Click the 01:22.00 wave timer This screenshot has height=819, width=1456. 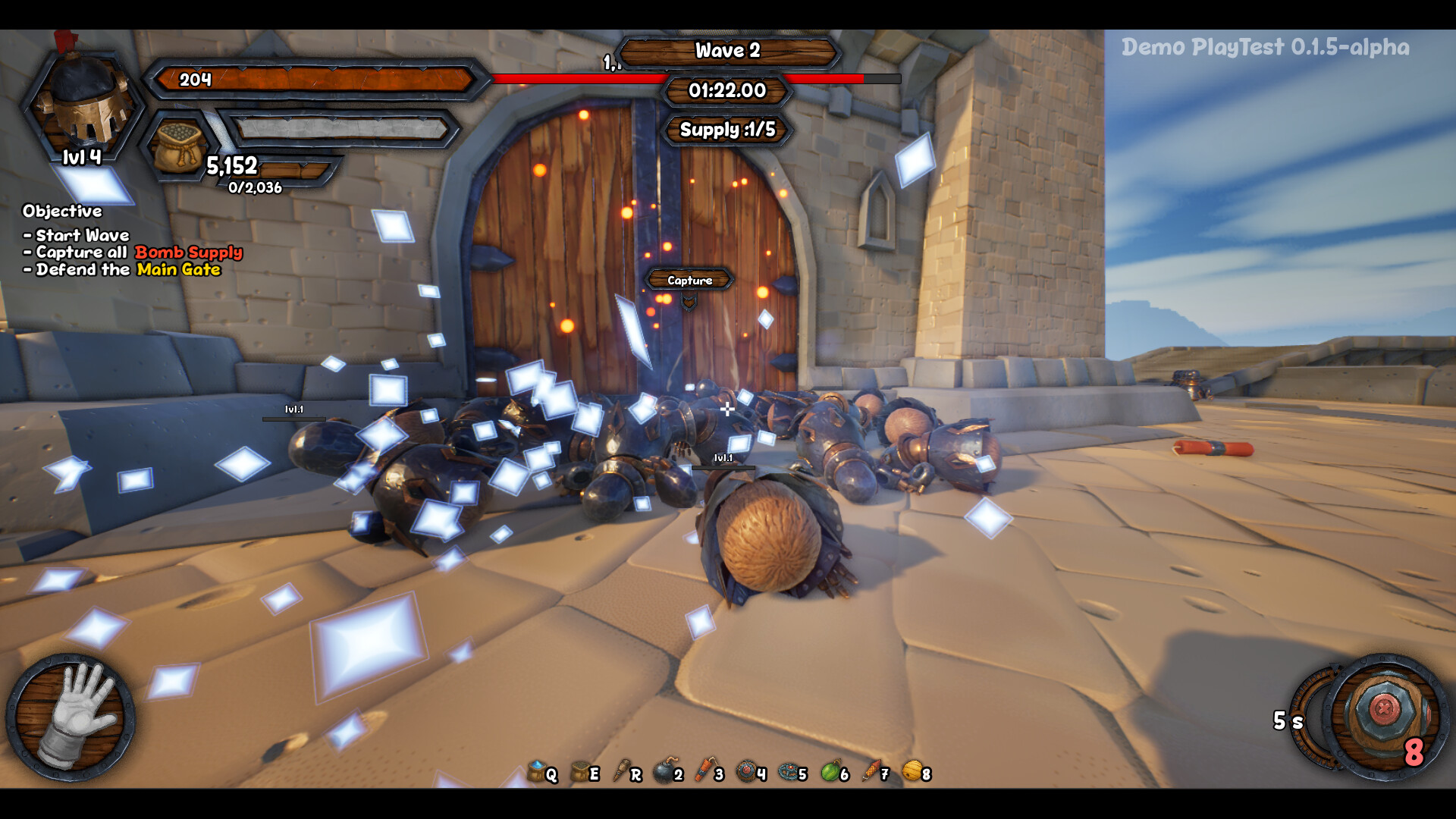click(x=726, y=90)
